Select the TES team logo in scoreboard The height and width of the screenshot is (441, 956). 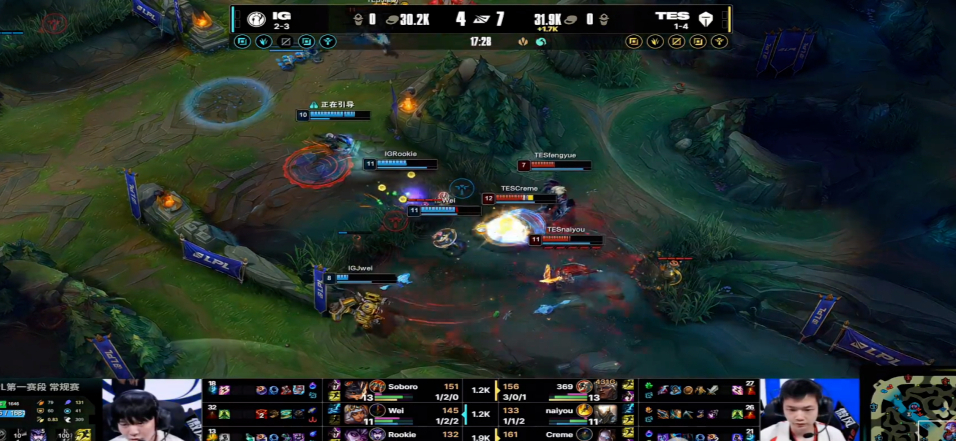(x=707, y=19)
